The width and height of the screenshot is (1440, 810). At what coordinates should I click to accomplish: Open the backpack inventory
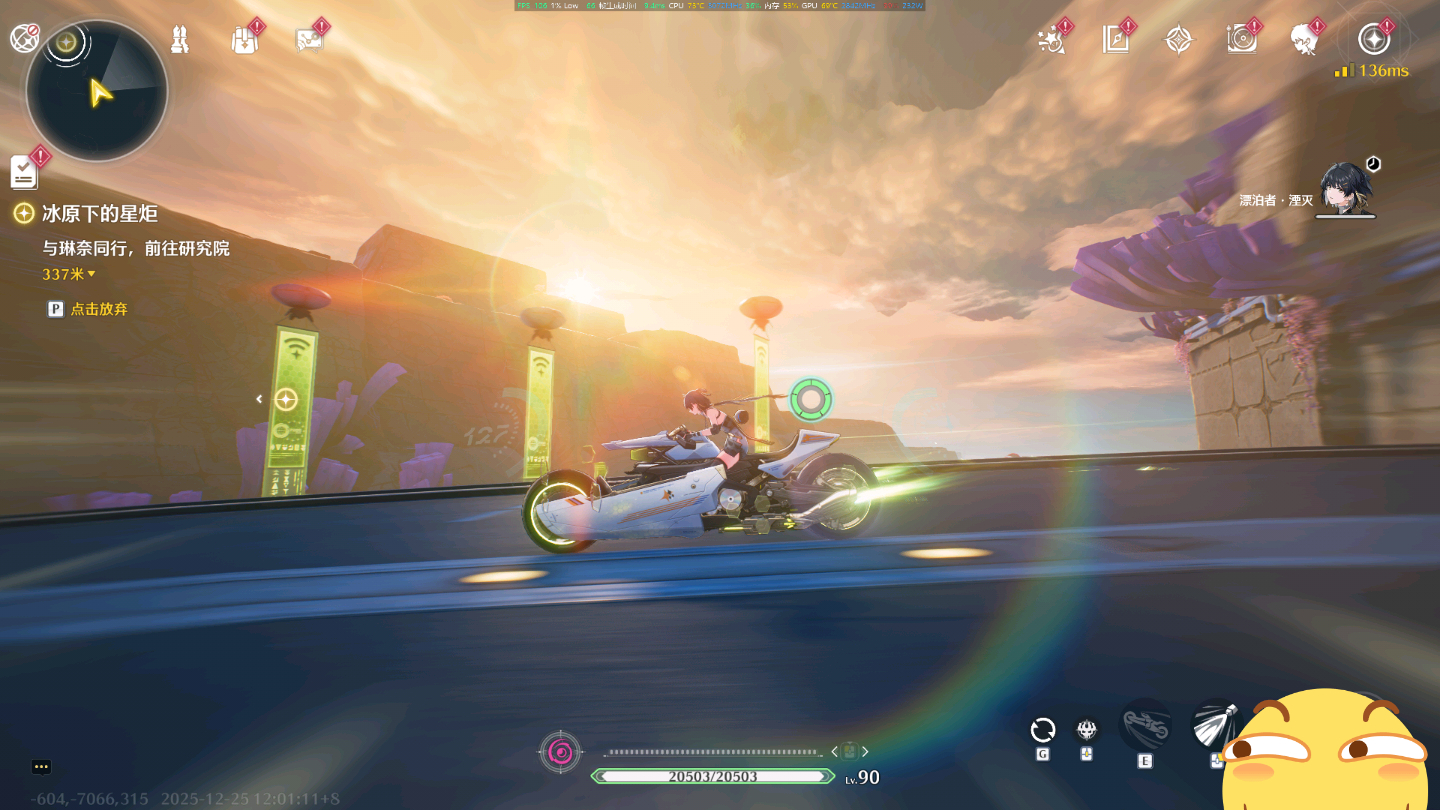point(244,40)
